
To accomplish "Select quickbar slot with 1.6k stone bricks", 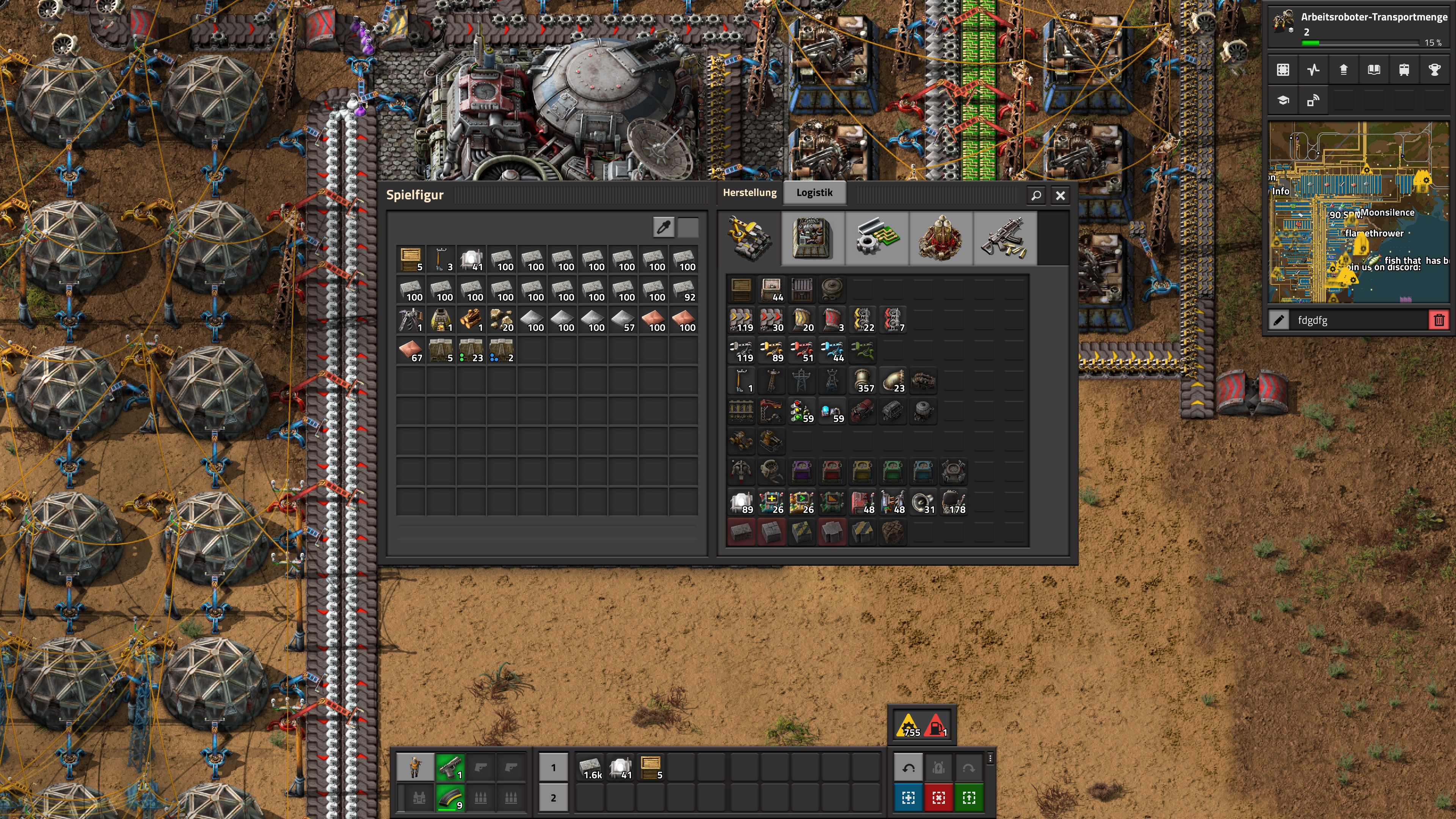I will 591,767.
